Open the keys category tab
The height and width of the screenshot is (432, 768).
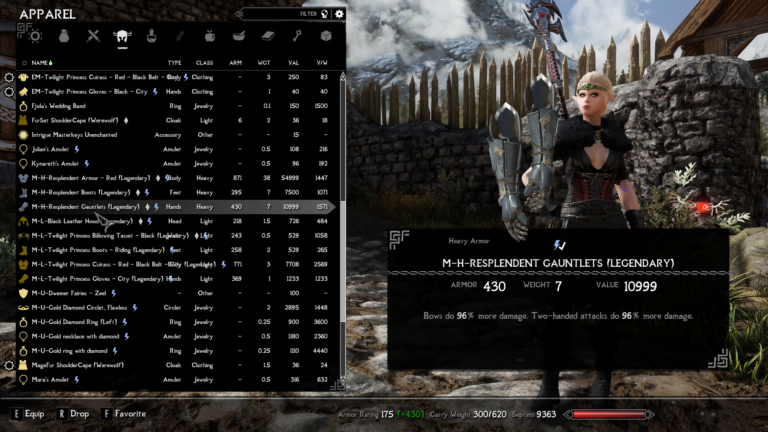pyautogui.click(x=297, y=36)
